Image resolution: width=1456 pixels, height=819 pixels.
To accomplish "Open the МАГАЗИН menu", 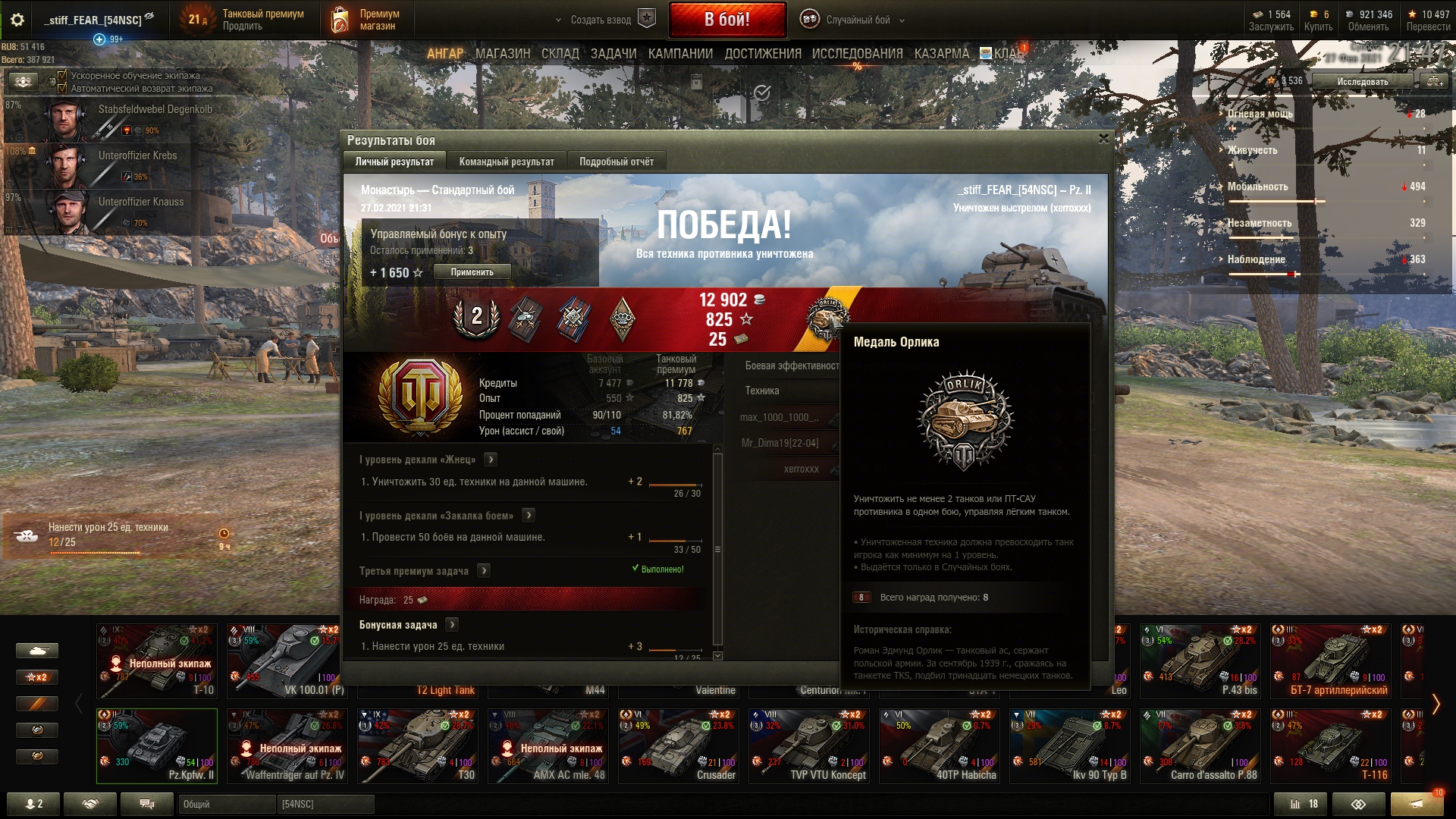I will pyautogui.click(x=502, y=54).
